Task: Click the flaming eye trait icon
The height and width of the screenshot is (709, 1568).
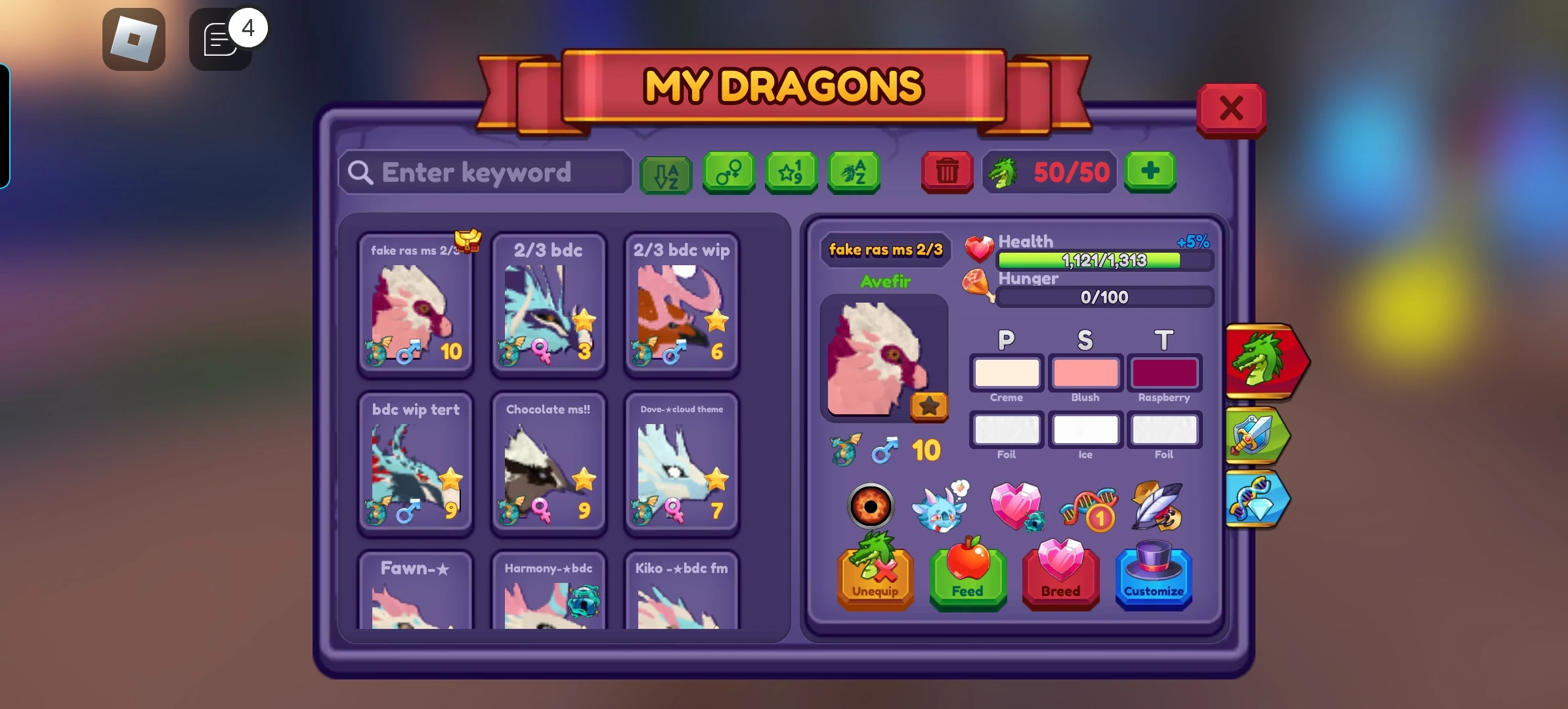Action: coord(870,505)
